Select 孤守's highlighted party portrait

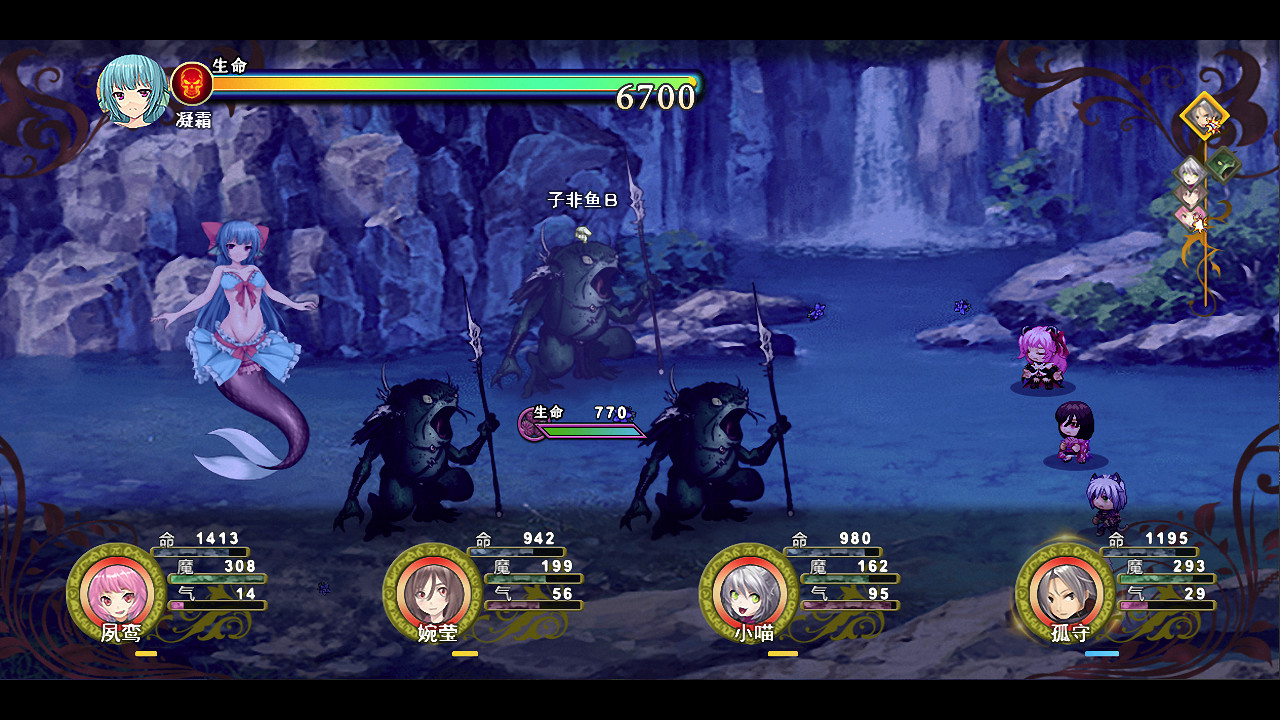tap(1065, 593)
